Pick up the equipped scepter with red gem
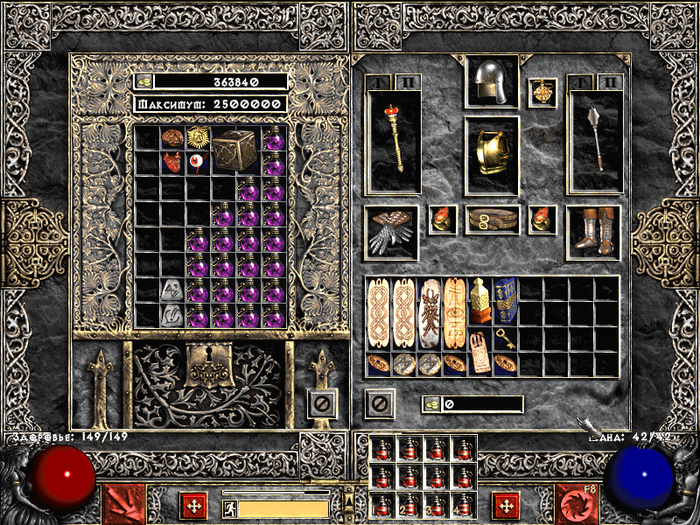This screenshot has height=525, width=700. 392,140
